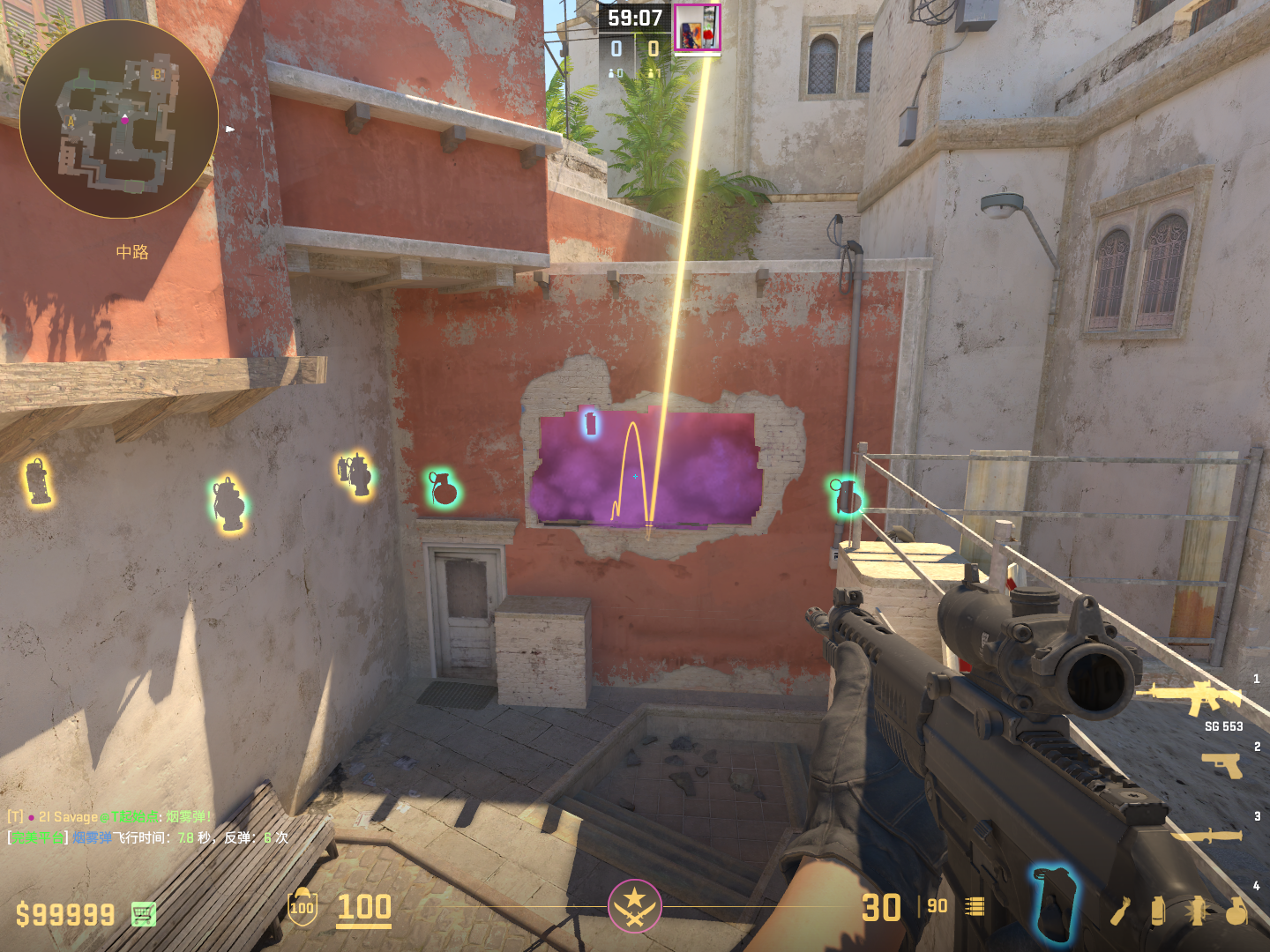This screenshot has width=1270, height=952.
Task: Click the player avatar beside the scoreboard
Action: tap(697, 27)
